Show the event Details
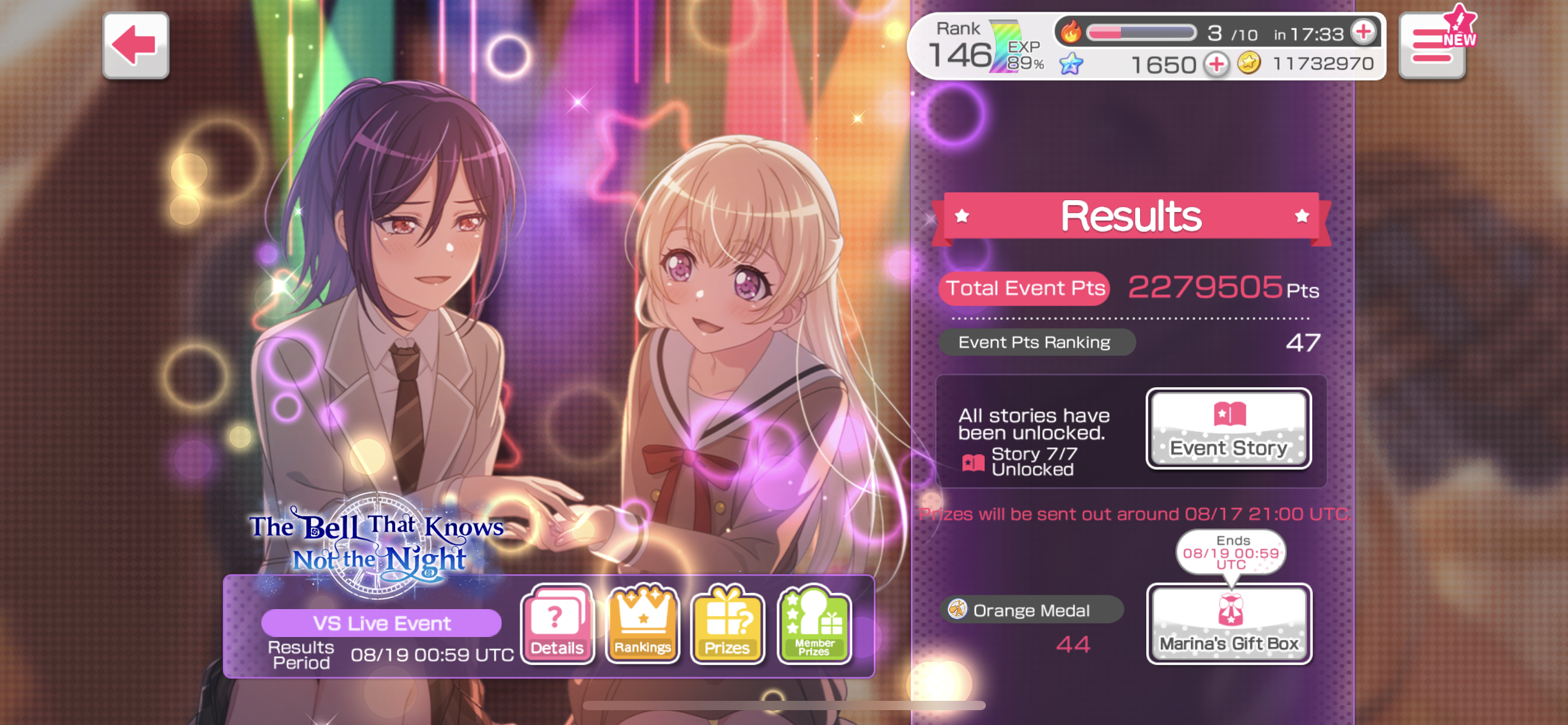1568x725 pixels. pyautogui.click(x=557, y=623)
